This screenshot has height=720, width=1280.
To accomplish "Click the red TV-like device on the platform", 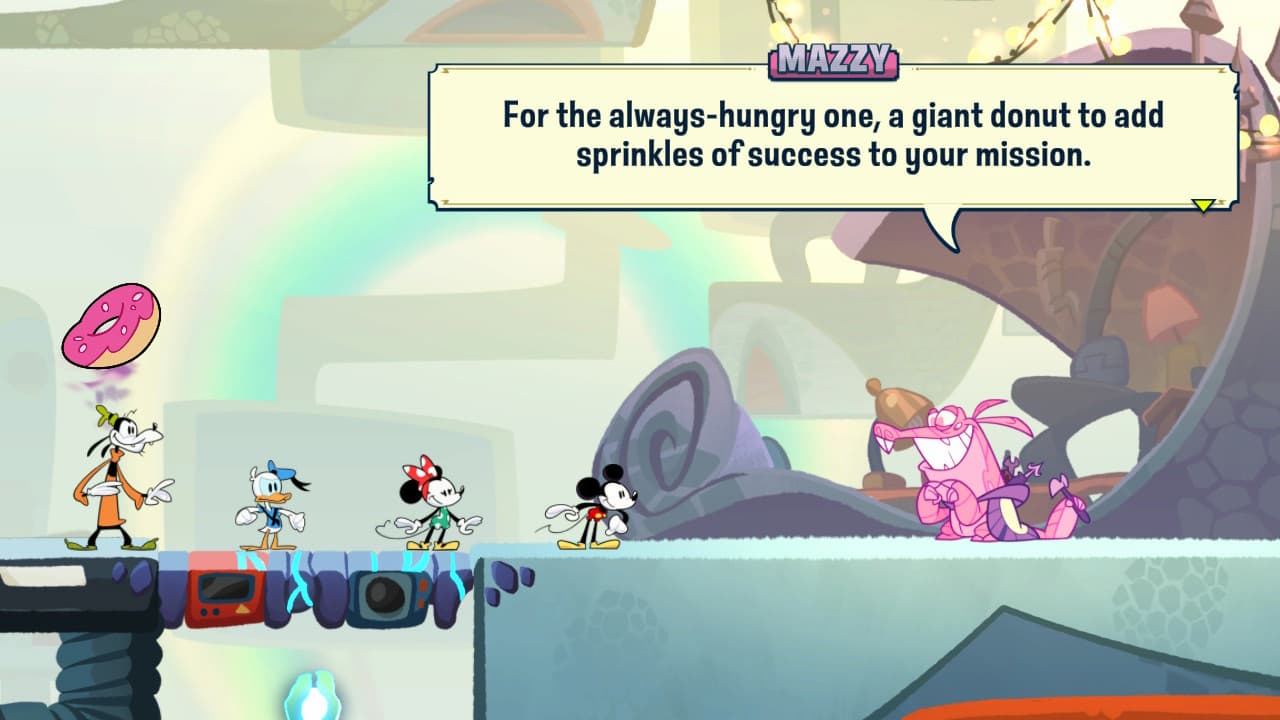I will coord(225,595).
